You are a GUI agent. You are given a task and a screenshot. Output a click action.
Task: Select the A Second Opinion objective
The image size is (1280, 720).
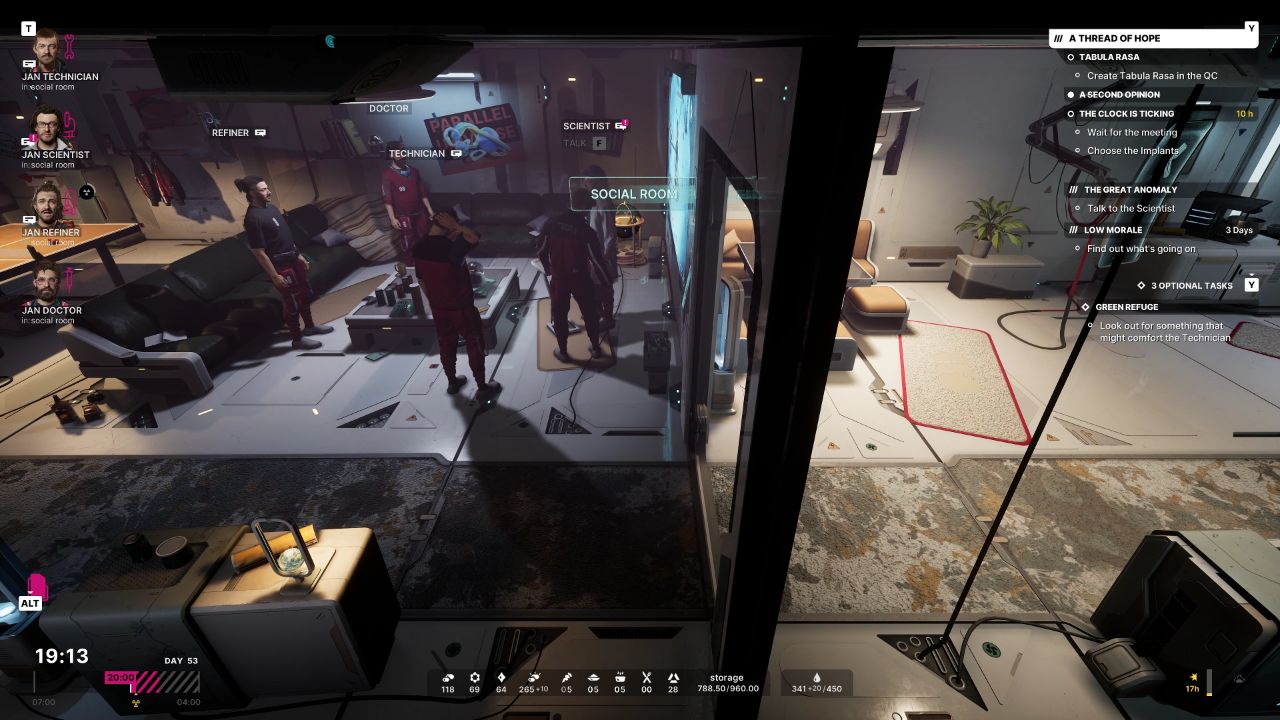[x=1119, y=95]
